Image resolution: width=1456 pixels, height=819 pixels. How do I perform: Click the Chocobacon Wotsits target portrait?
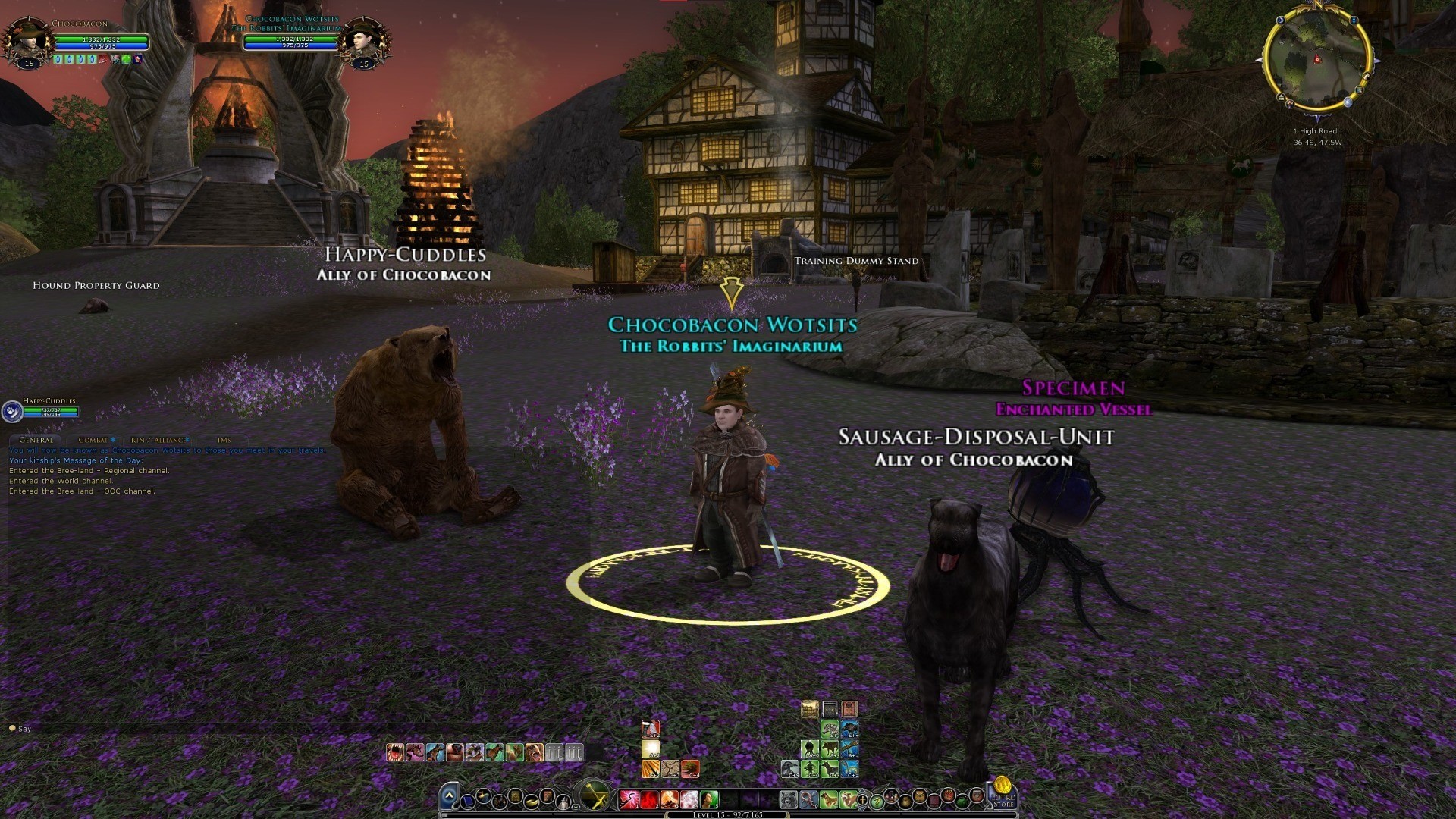(364, 39)
